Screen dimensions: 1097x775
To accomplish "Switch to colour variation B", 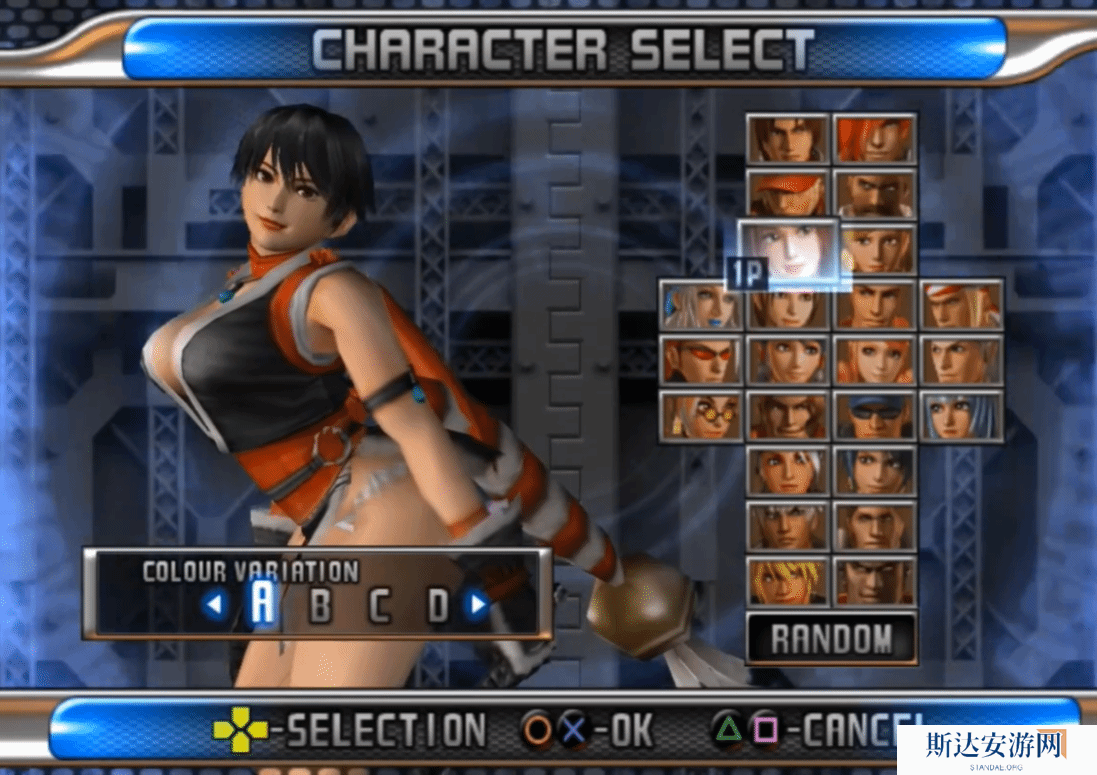I will 320,605.
